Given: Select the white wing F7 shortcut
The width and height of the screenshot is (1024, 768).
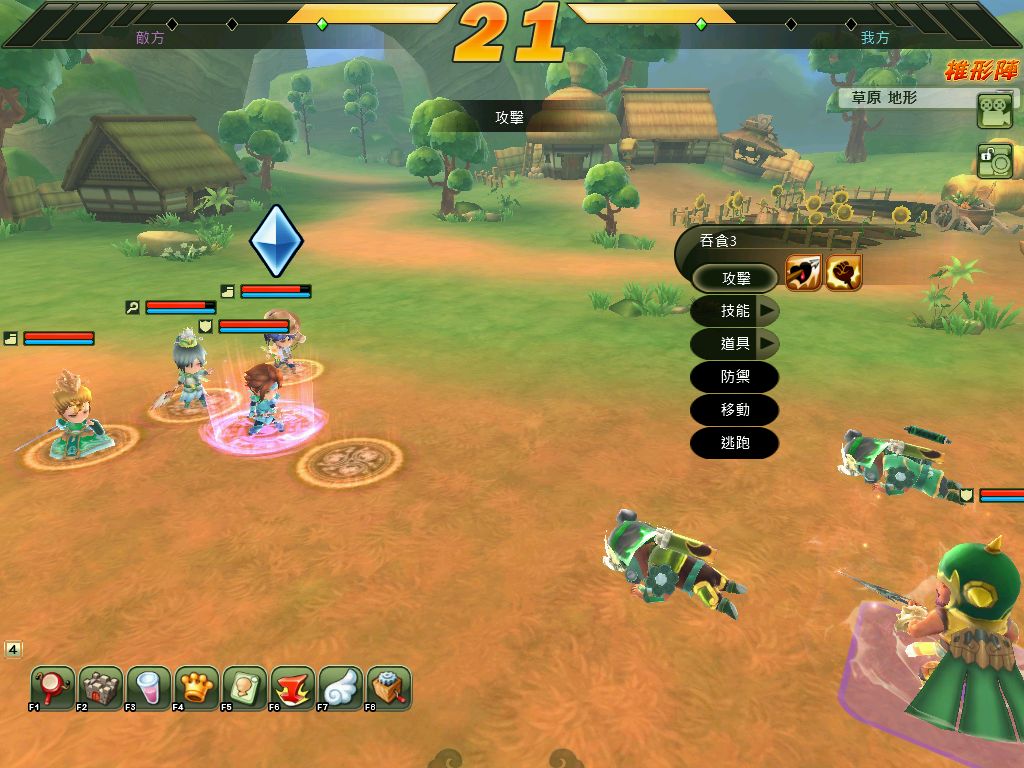Looking at the screenshot, I should pyautogui.click(x=341, y=688).
